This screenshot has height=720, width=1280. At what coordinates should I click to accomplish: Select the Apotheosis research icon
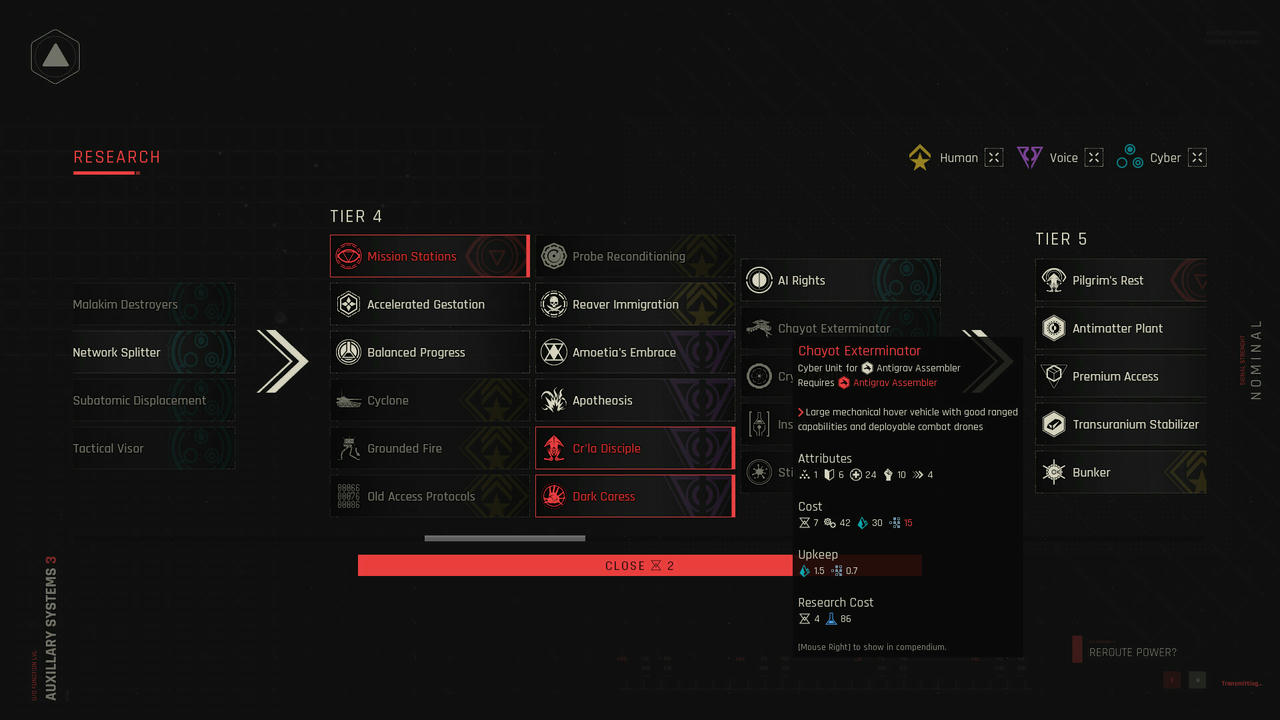click(x=553, y=400)
